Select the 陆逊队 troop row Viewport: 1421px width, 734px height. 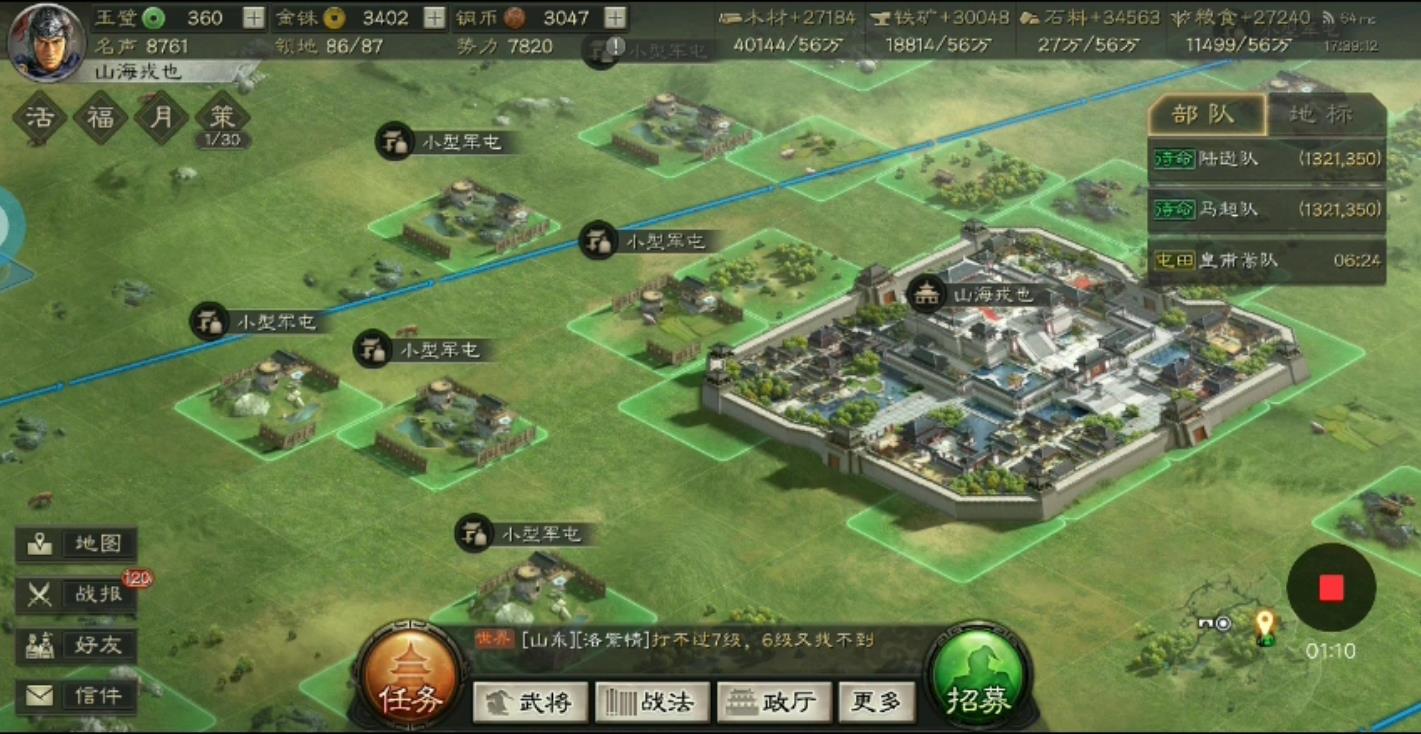tap(1266, 159)
